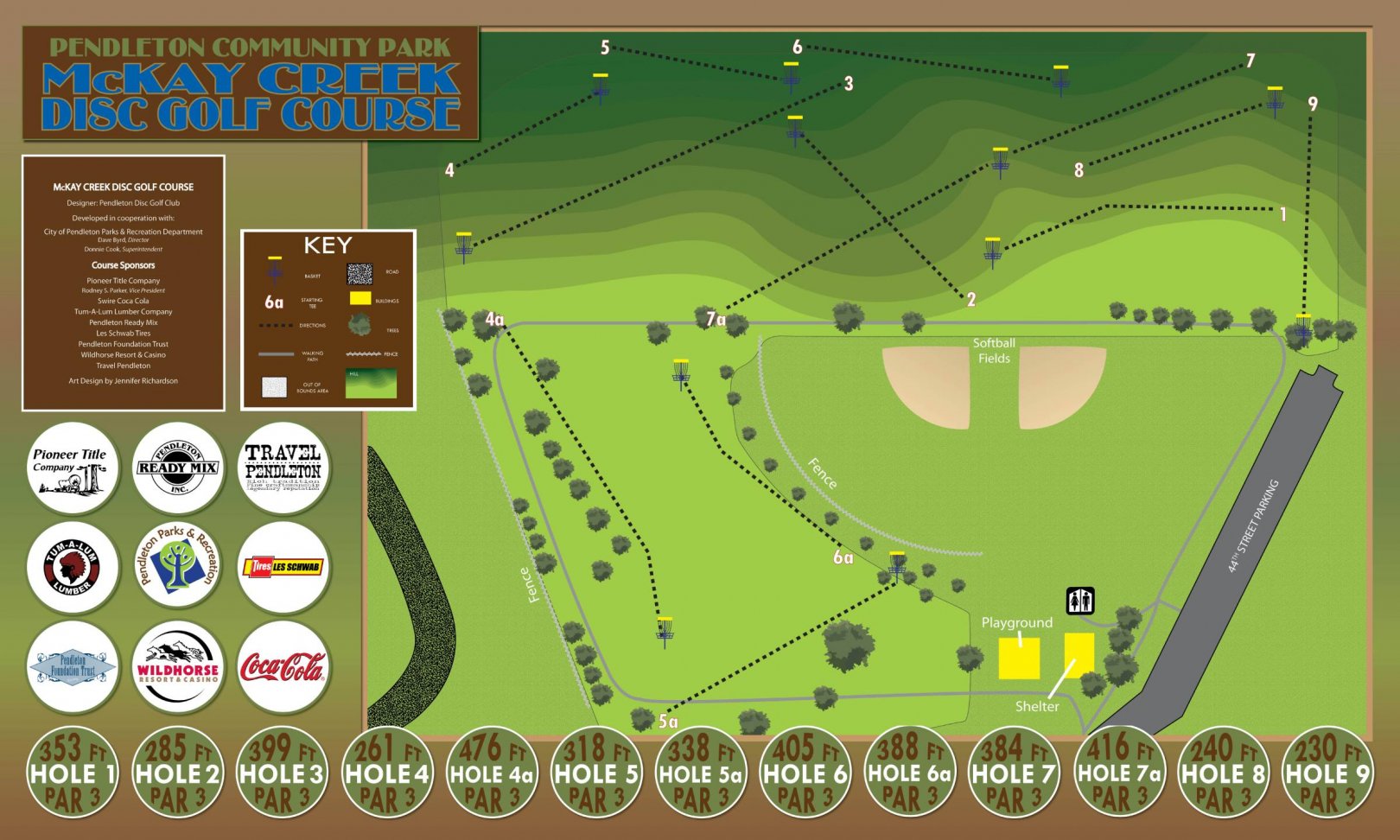Open the Travel Pendleton sponsor logo
The height and width of the screenshot is (840, 1400).
click(283, 468)
